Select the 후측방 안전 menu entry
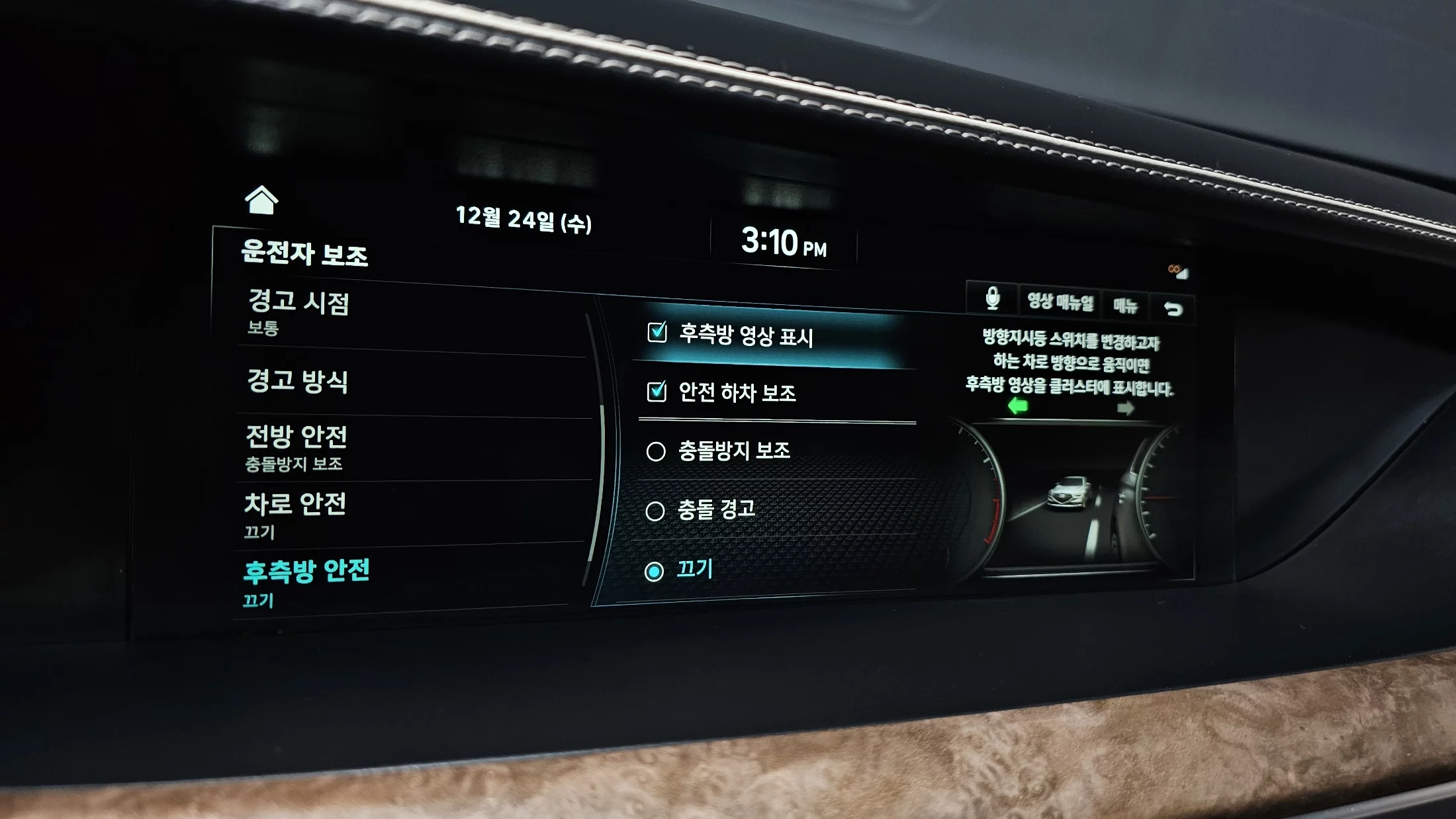Image resolution: width=1456 pixels, height=819 pixels. tap(306, 581)
